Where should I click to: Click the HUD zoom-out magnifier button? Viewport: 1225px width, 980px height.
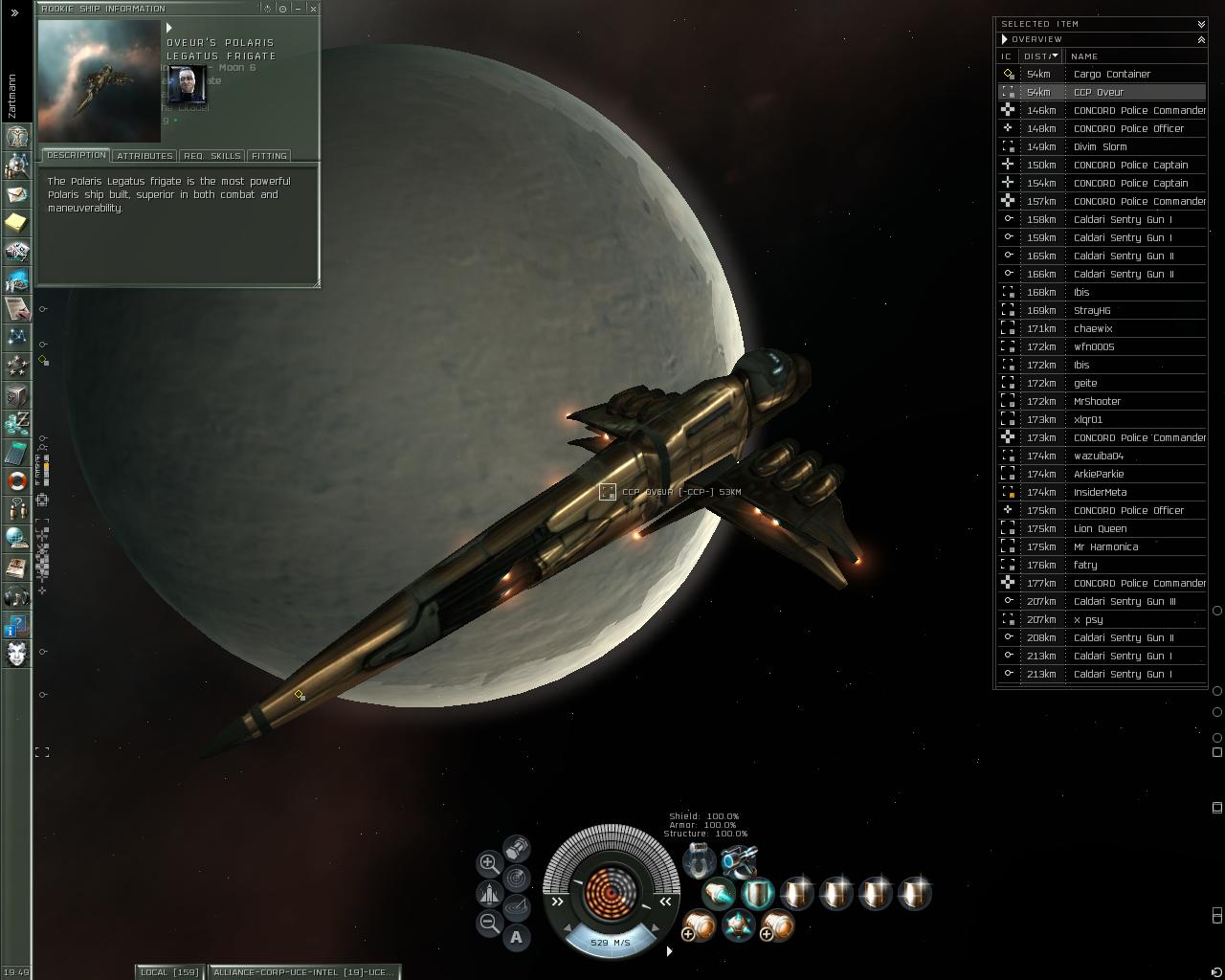point(489,924)
